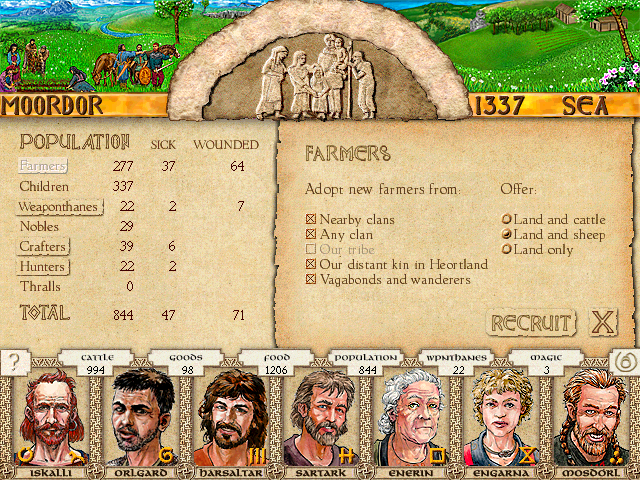
Task: Pick the Land only offer
Action: [x=507, y=249]
